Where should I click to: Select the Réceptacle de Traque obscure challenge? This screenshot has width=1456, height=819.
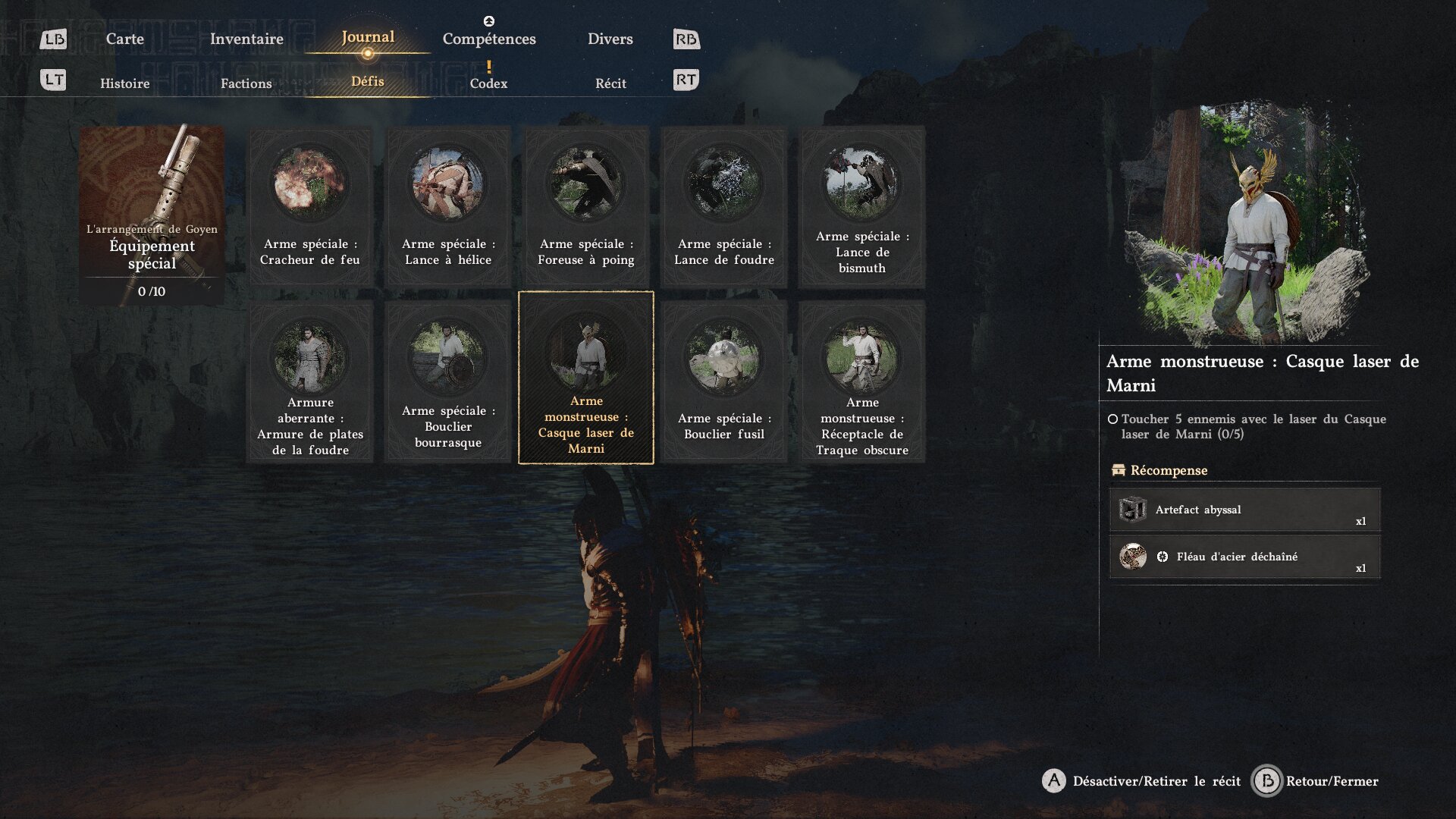click(x=862, y=381)
